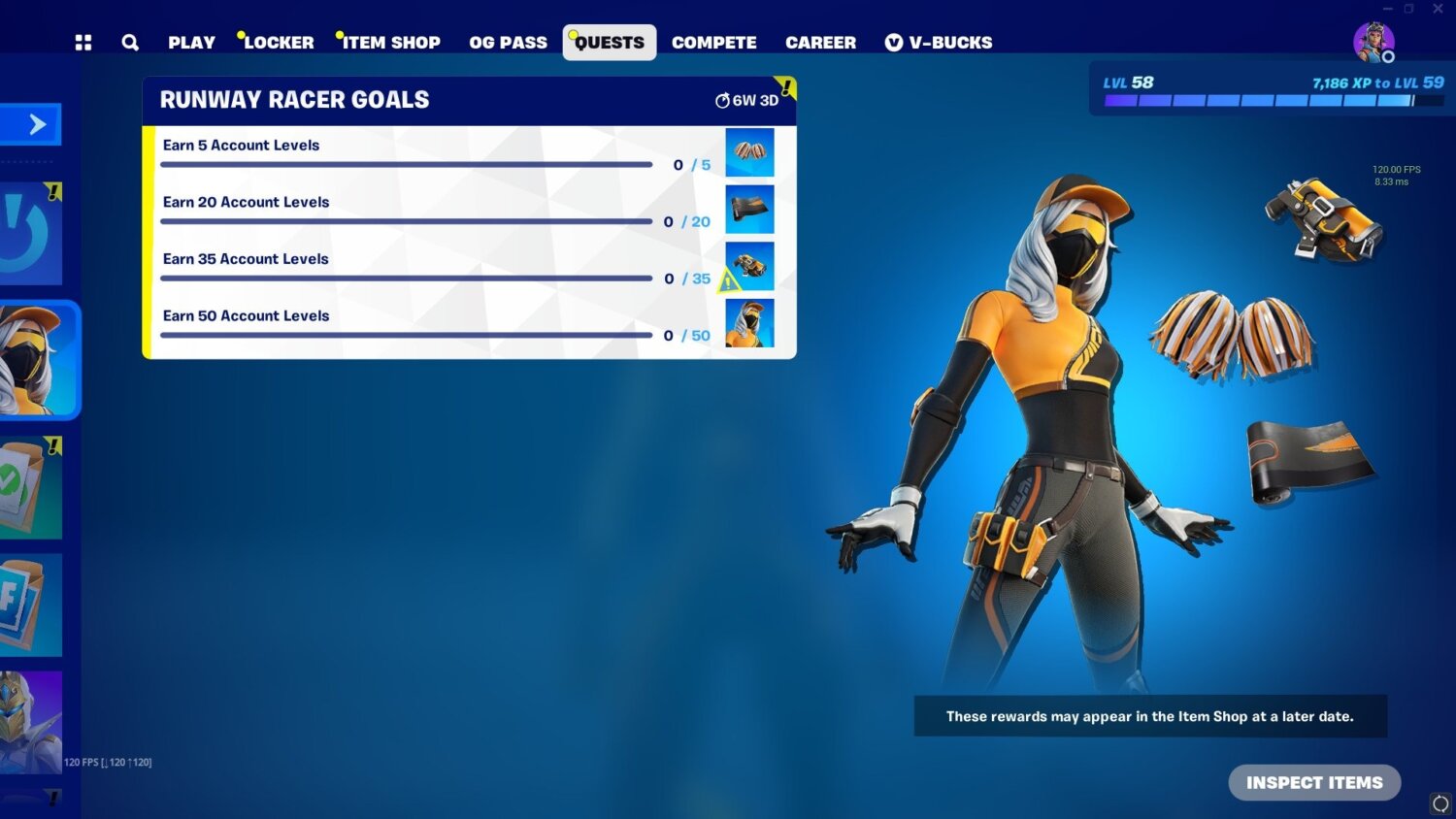
Task: Click the reward thumbnail for Earn 50 Account Levels
Action: pos(748,321)
